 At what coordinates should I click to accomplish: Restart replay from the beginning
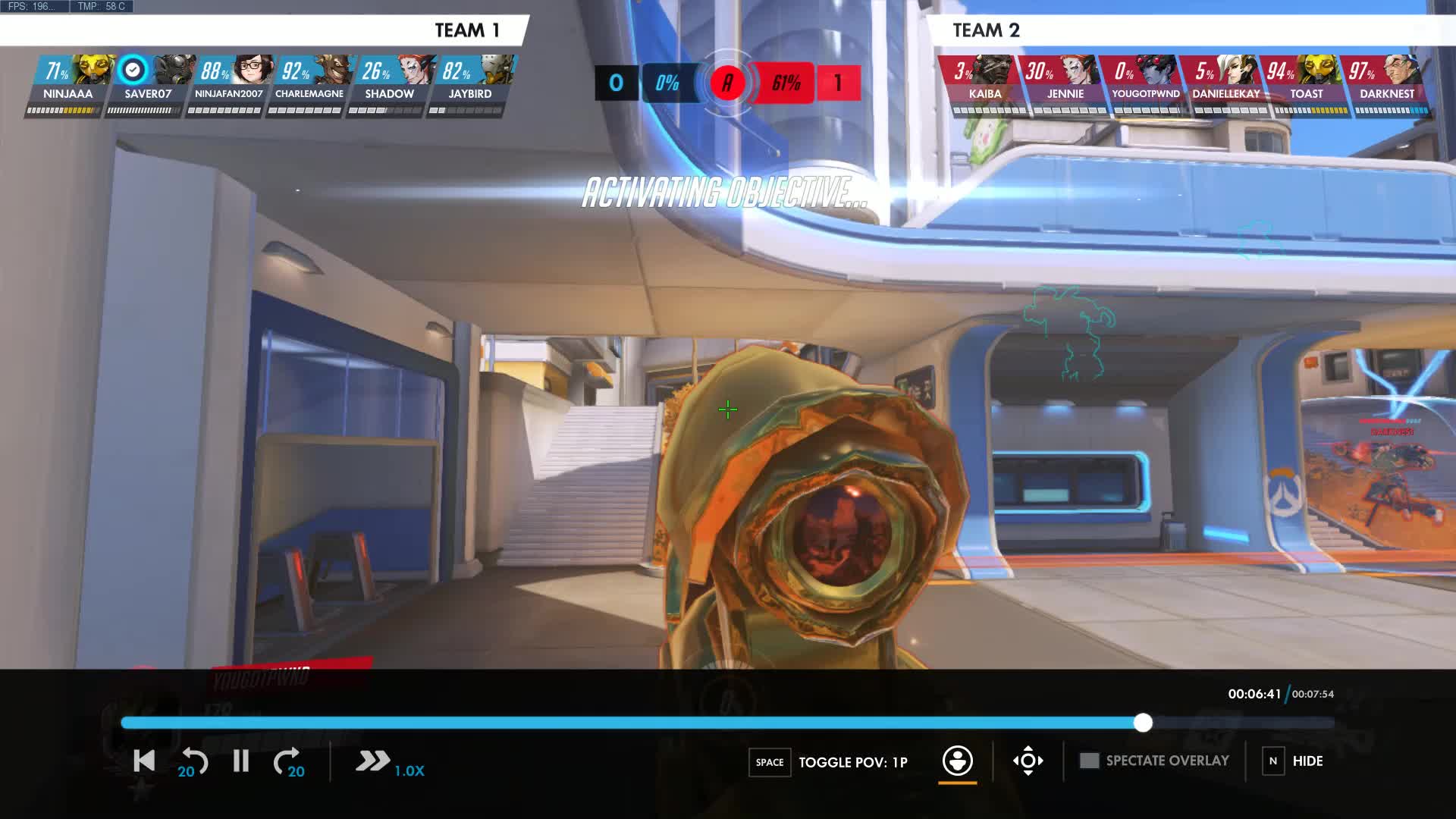[x=143, y=761]
